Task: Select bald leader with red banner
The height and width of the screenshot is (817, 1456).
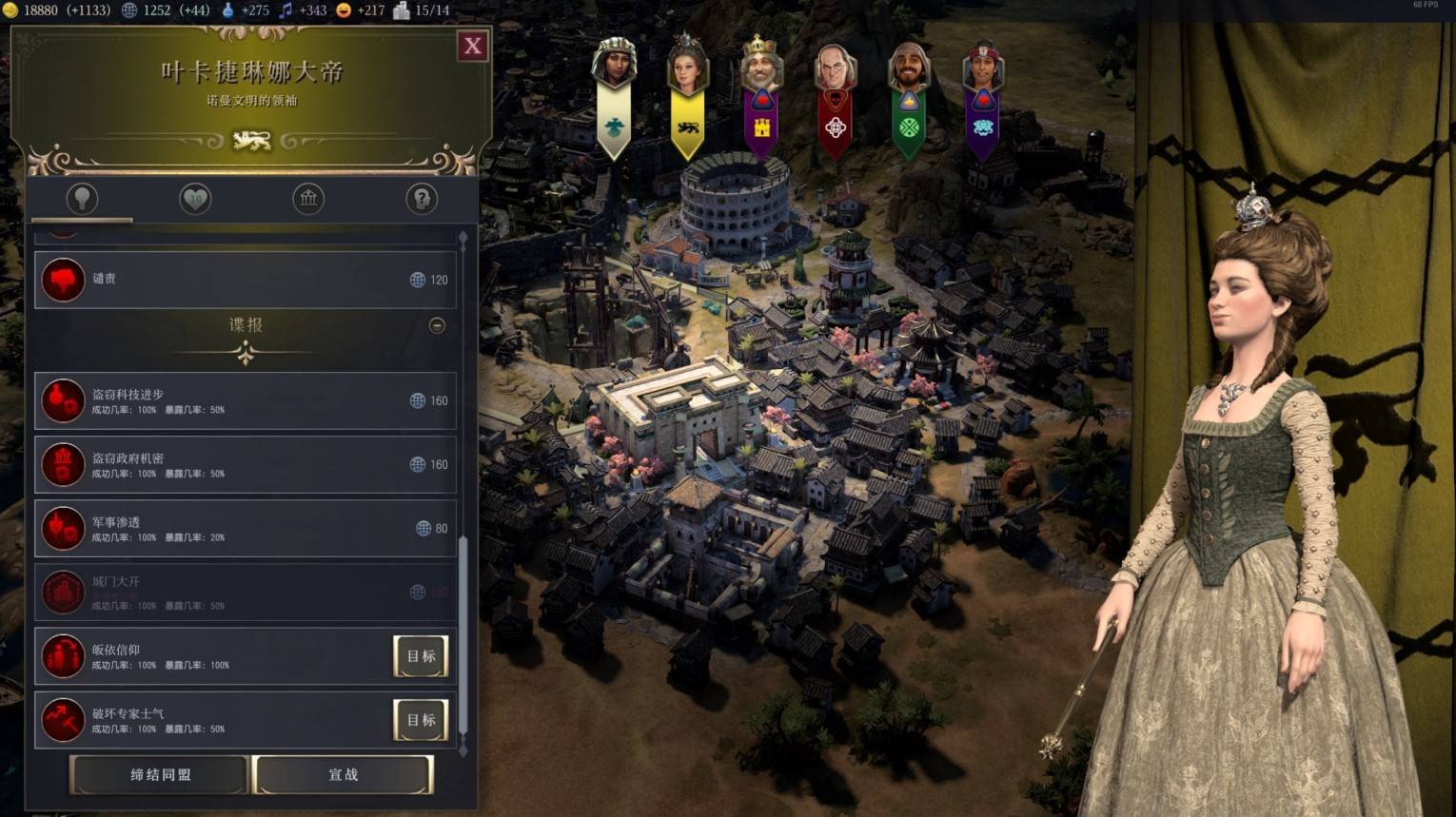Action: pos(836,95)
